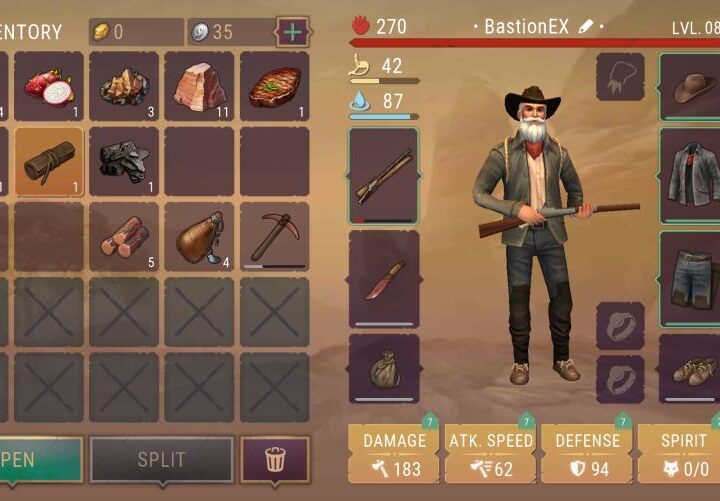Edit the BastionEX name with pencil icon
The width and height of the screenshot is (720, 501).
(587, 26)
